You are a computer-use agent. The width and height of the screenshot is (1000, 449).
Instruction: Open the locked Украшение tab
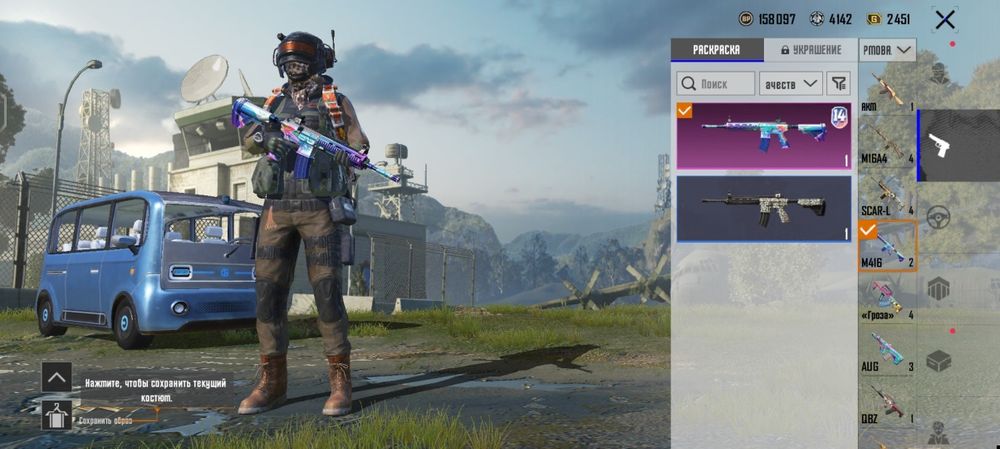pos(810,49)
